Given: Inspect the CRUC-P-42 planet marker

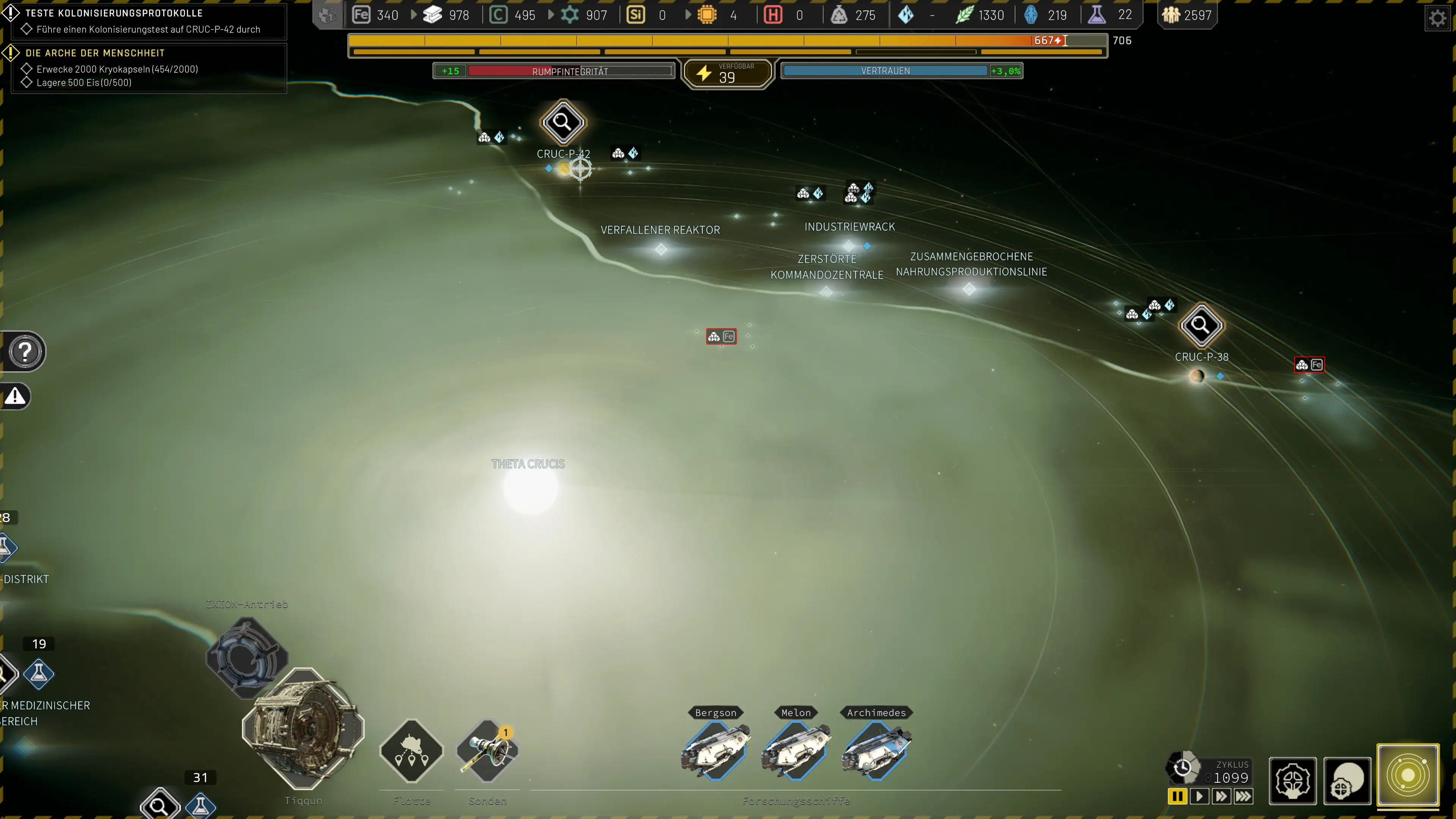Looking at the screenshot, I should coord(562,122).
